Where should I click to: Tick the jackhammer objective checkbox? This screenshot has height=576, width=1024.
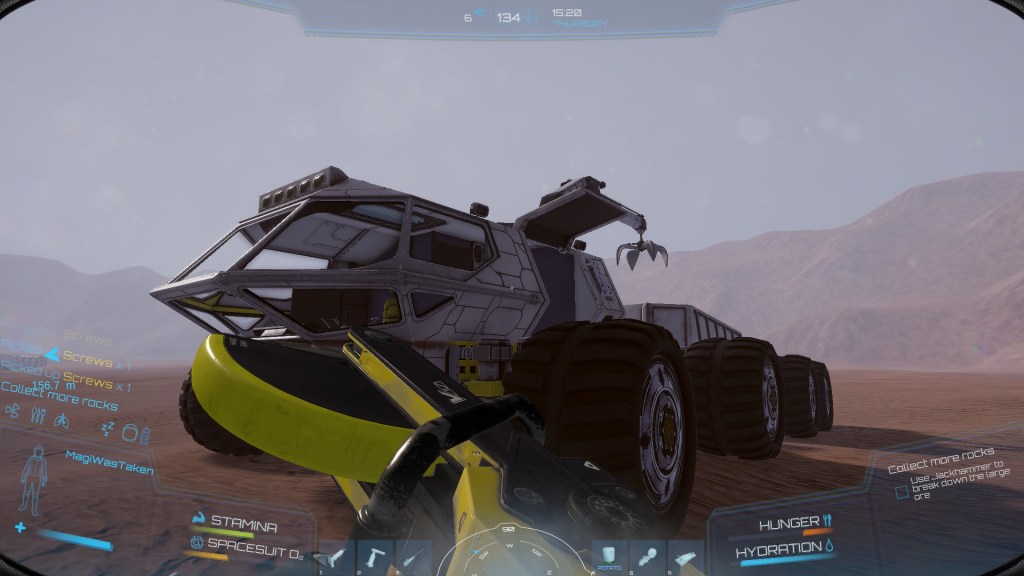[902, 492]
